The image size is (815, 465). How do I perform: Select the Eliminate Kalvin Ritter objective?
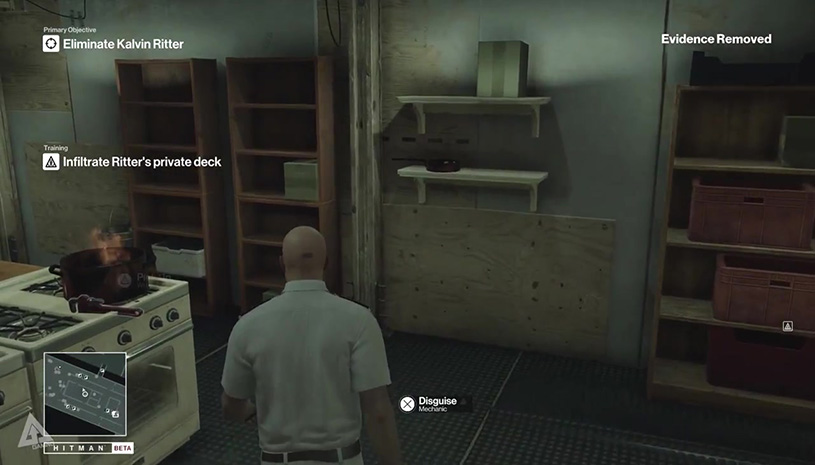click(x=123, y=44)
